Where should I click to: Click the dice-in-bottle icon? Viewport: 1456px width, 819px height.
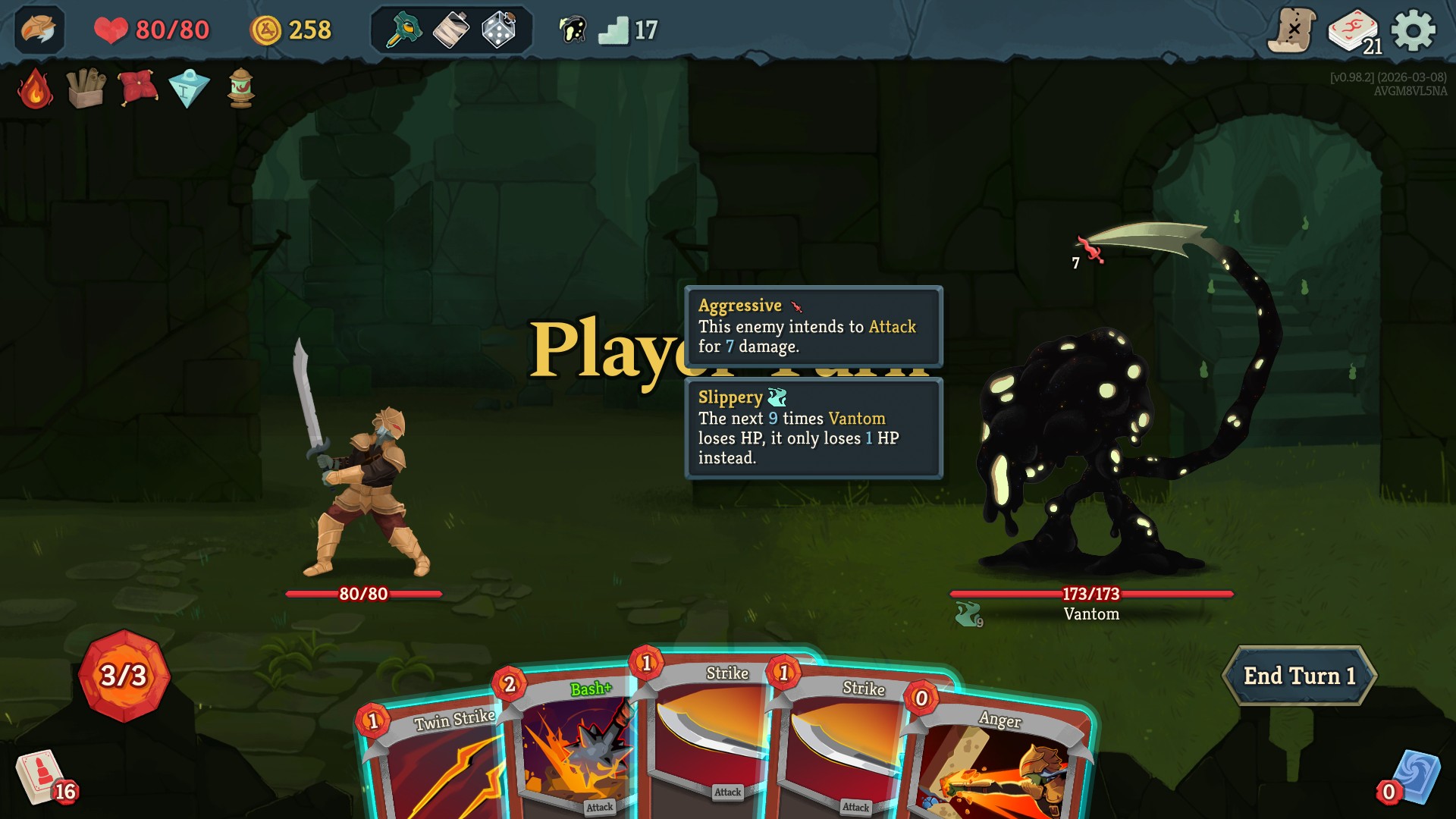click(x=497, y=31)
